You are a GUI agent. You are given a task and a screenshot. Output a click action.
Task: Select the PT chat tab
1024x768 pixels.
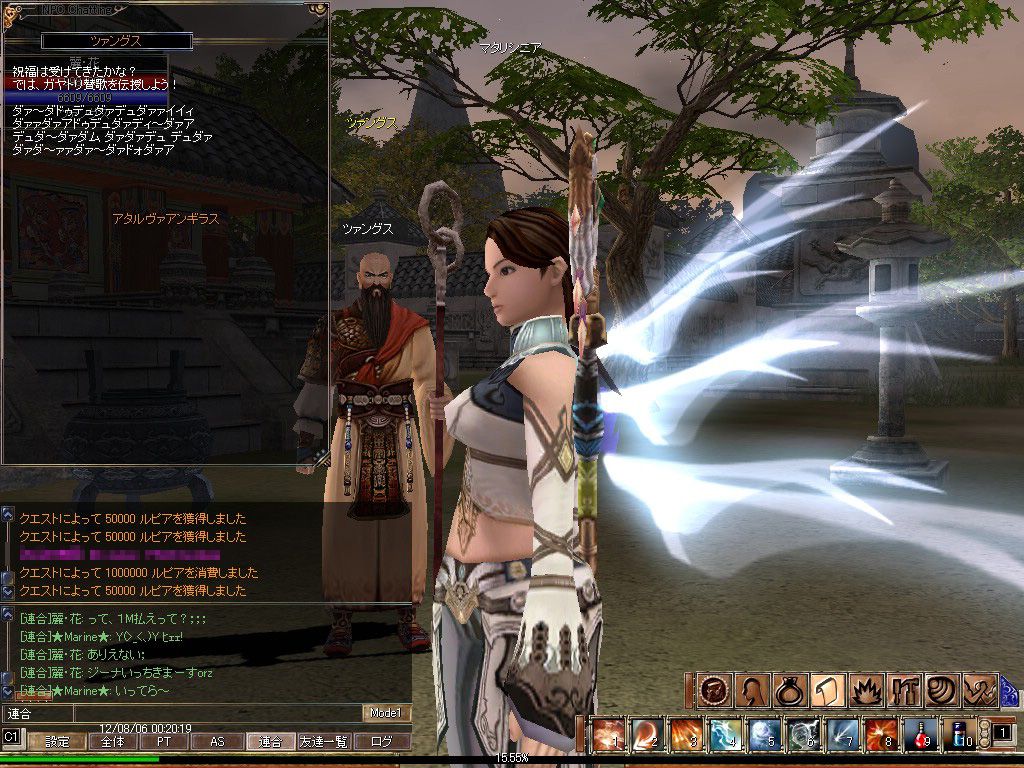coord(163,742)
